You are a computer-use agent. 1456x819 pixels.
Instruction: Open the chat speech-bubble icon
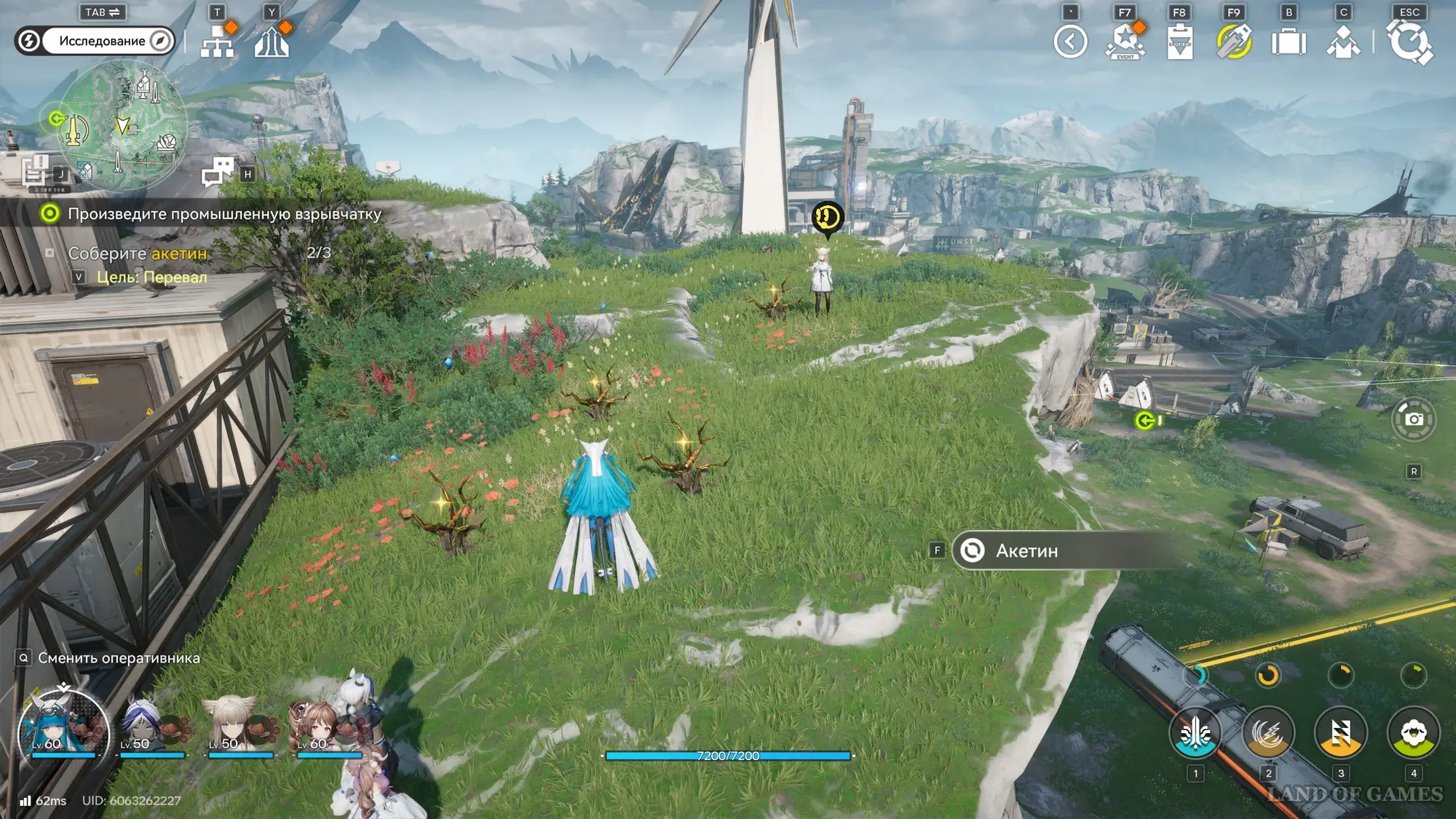218,173
